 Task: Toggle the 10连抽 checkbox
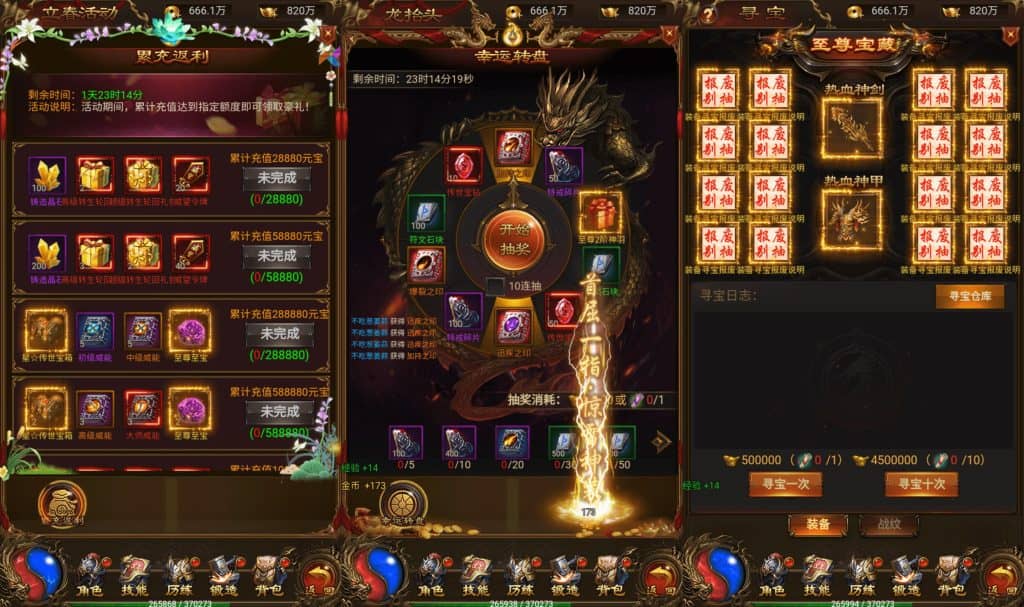click(496, 285)
